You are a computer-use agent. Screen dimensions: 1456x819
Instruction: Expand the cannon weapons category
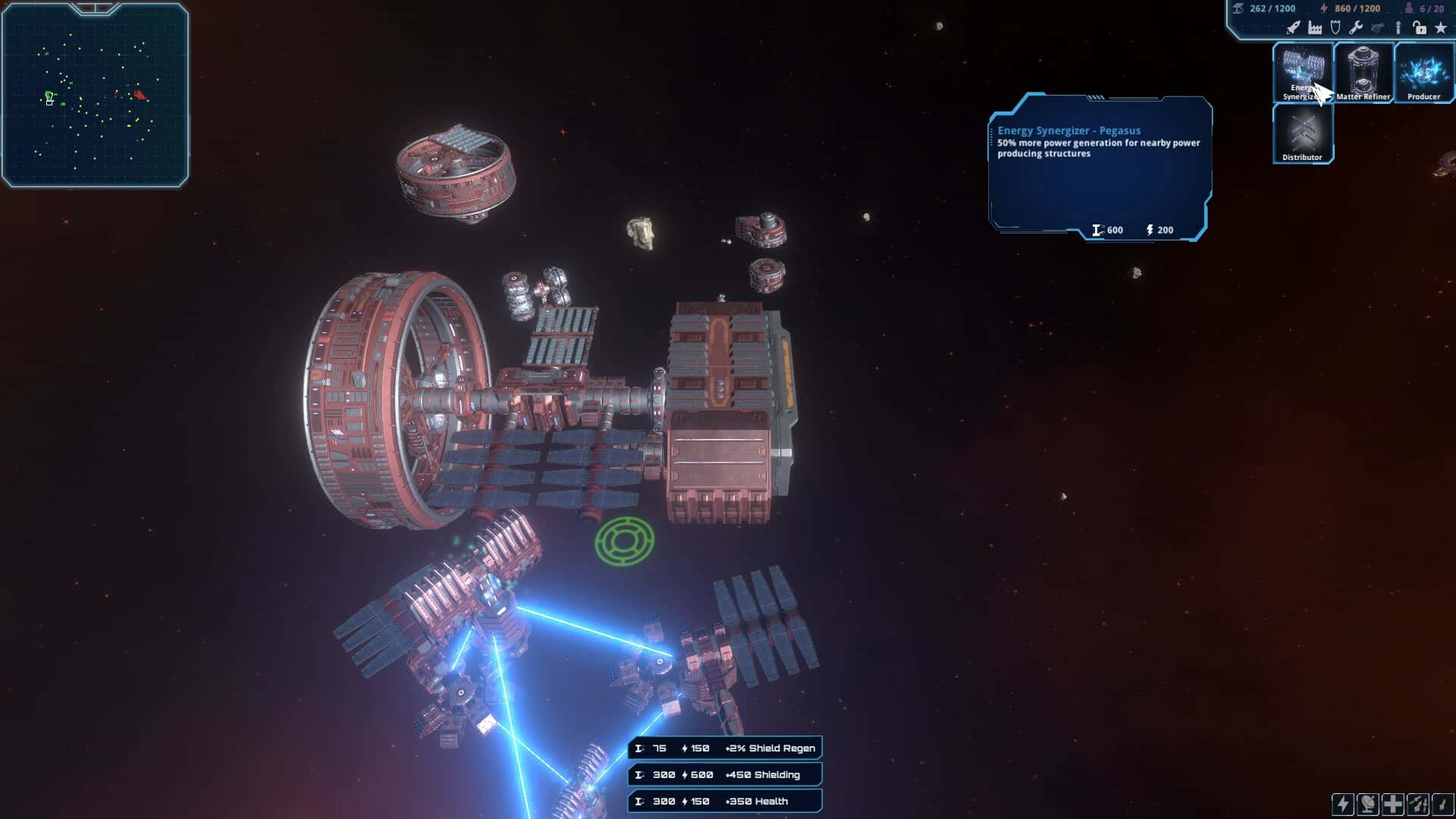pyautogui.click(x=1377, y=29)
